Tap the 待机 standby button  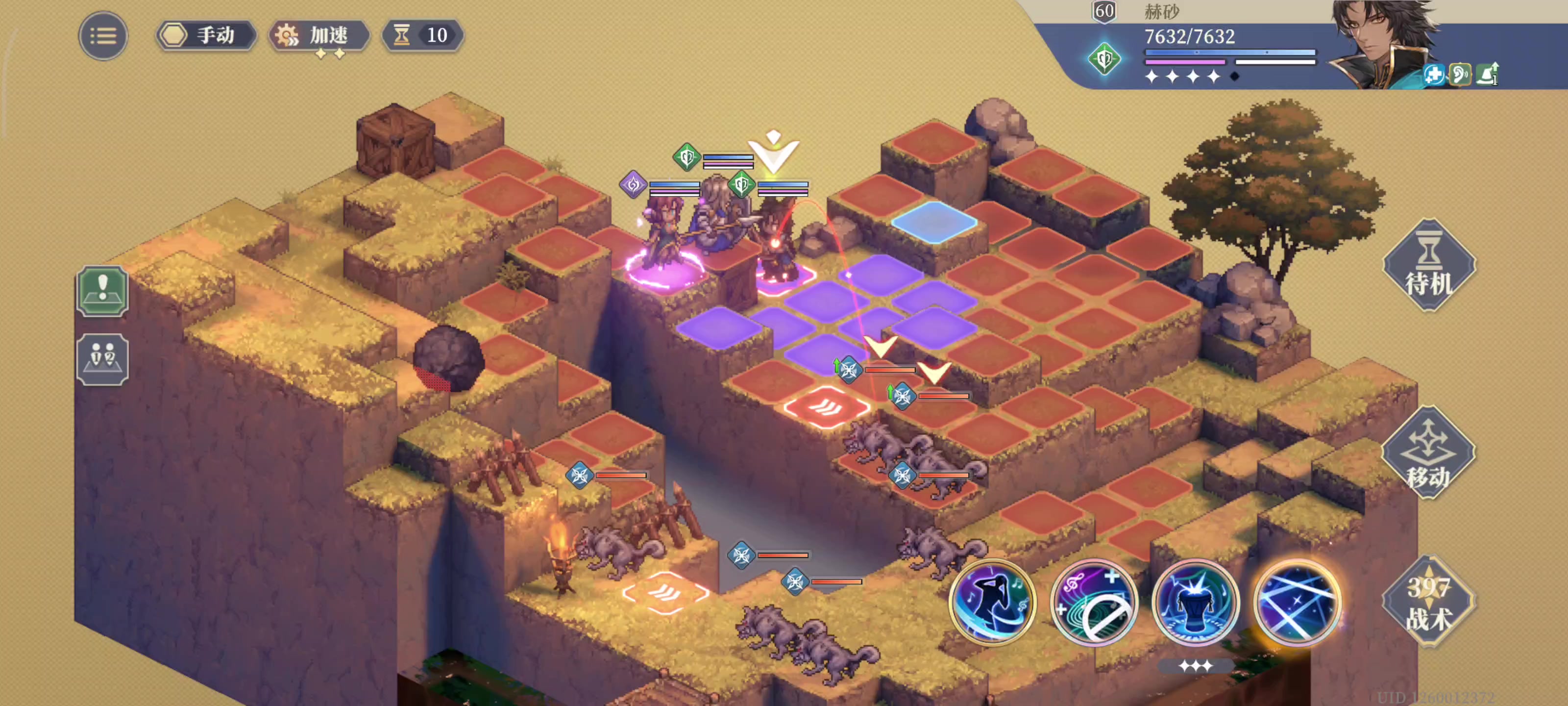pos(1428,266)
